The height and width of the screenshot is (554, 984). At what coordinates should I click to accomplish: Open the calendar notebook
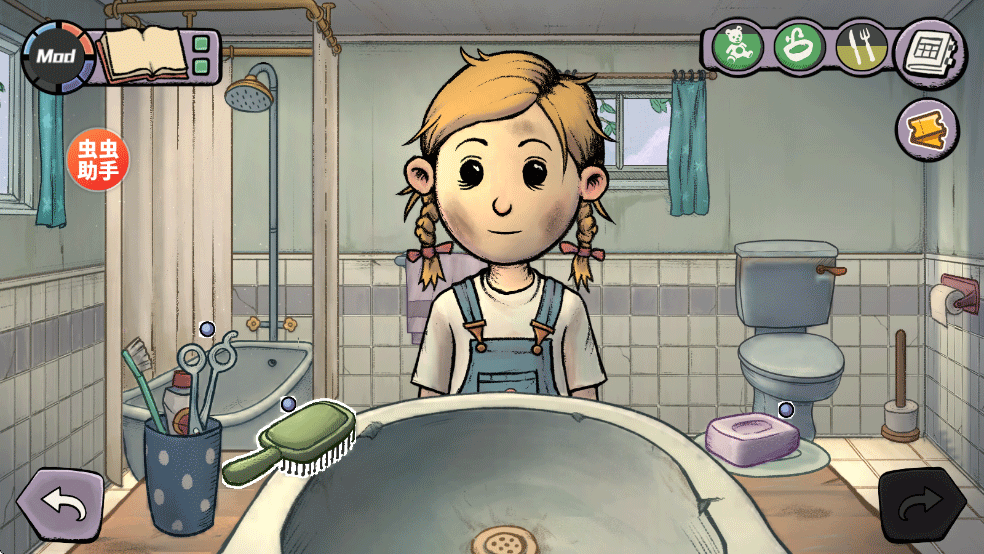point(930,52)
